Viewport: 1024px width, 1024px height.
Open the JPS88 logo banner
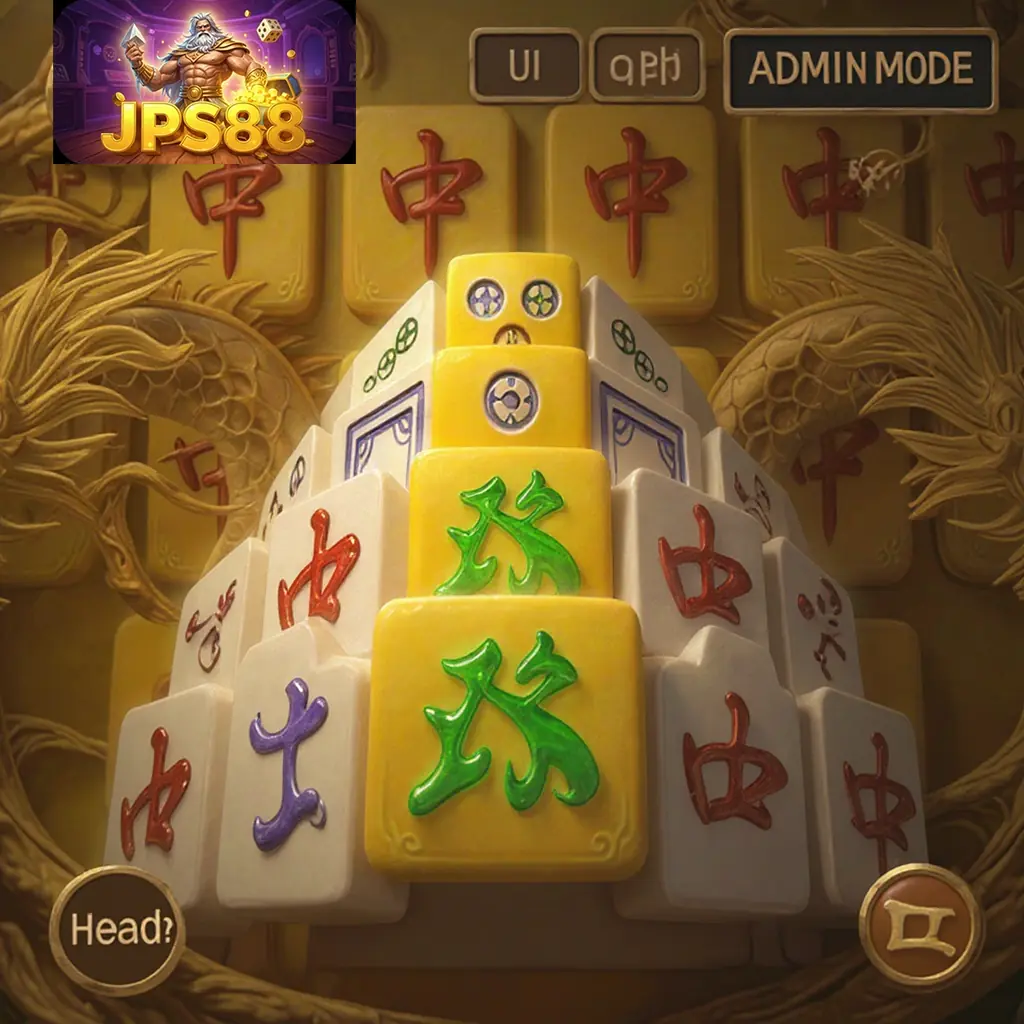click(x=204, y=82)
